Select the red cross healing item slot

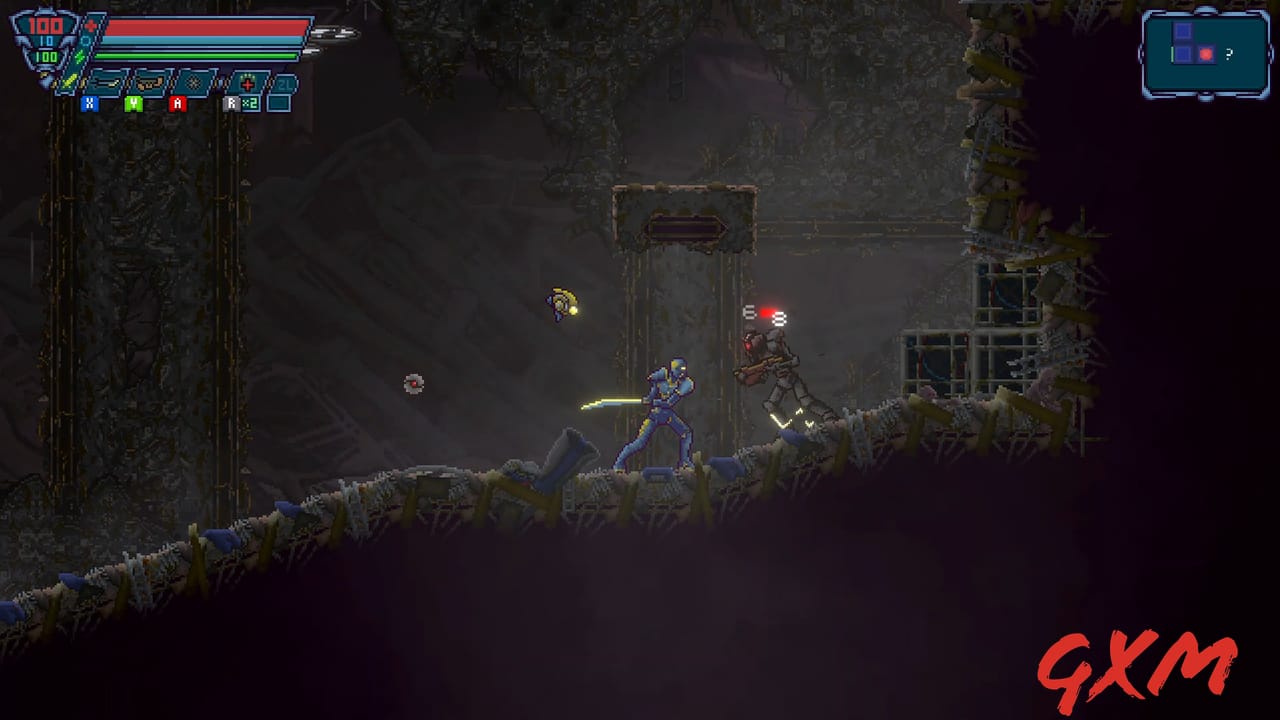[x=246, y=83]
